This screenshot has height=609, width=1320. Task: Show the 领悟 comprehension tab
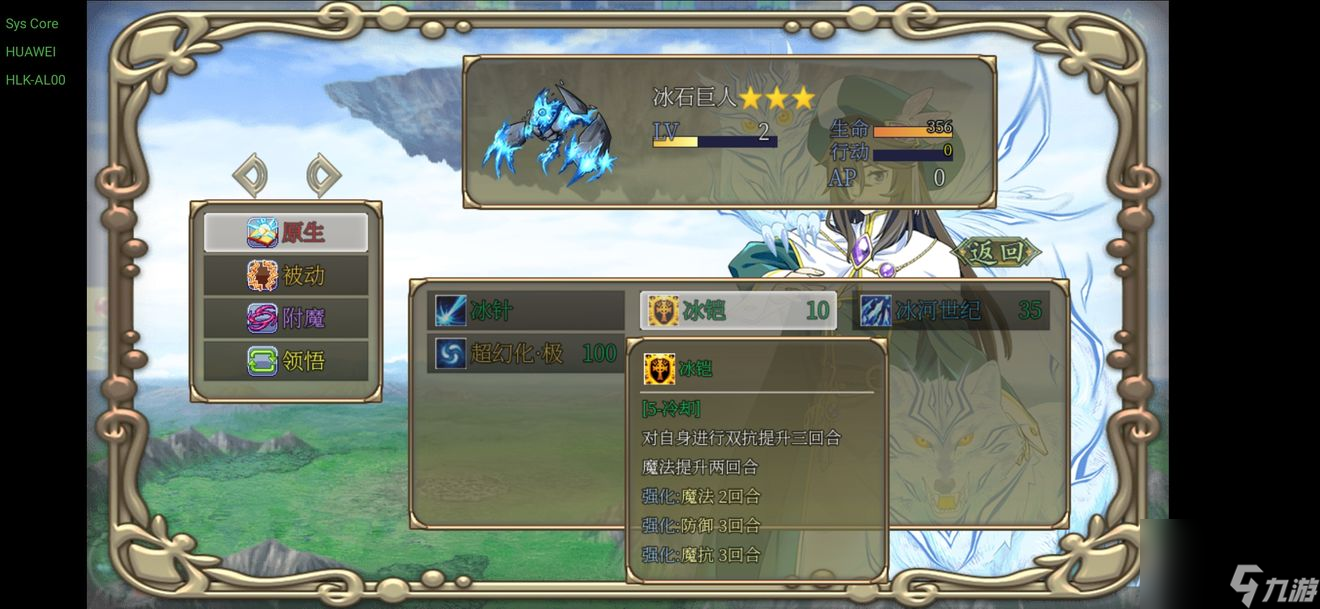tap(286, 360)
